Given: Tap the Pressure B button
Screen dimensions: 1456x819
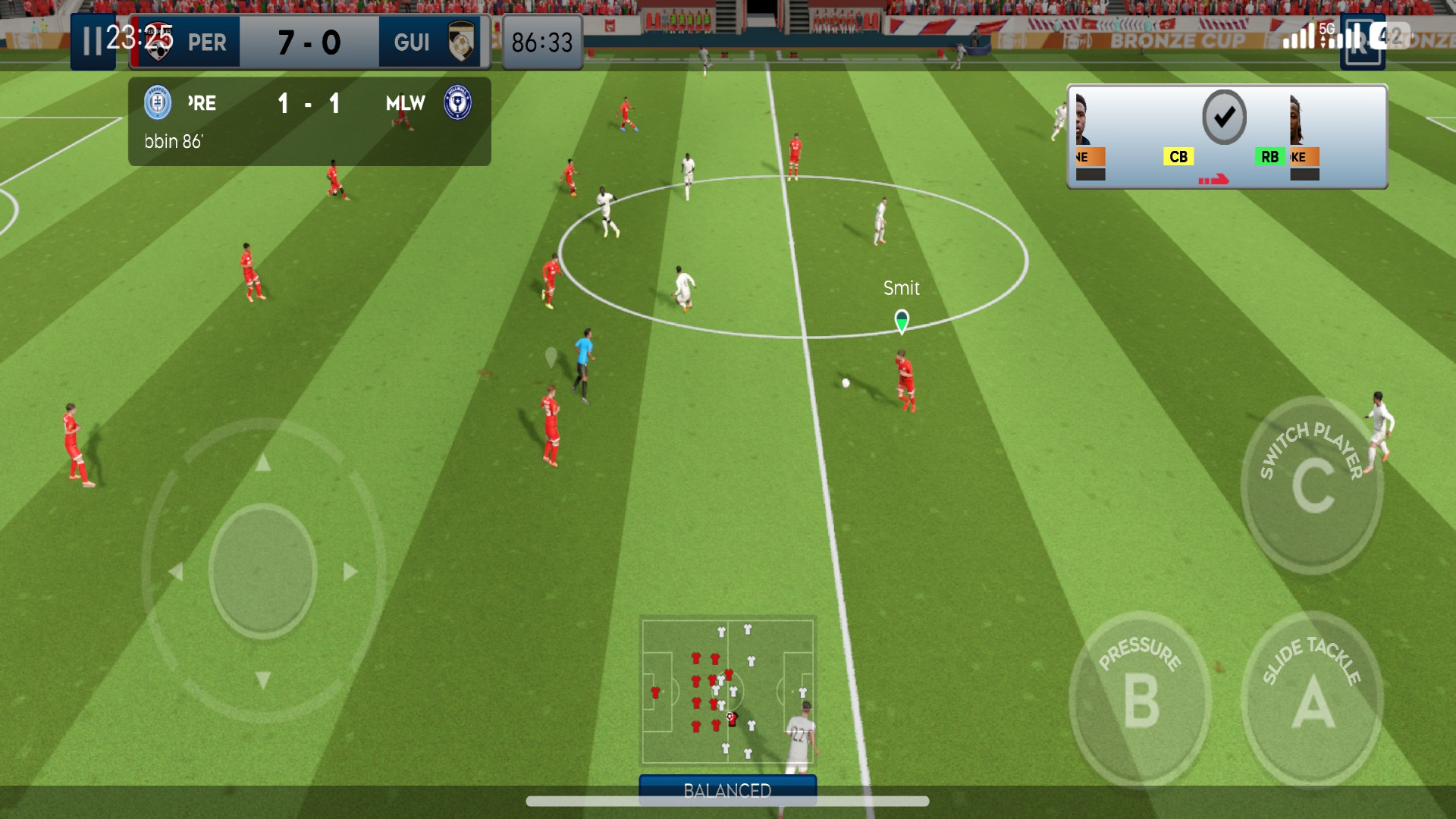Looking at the screenshot, I should [1140, 698].
